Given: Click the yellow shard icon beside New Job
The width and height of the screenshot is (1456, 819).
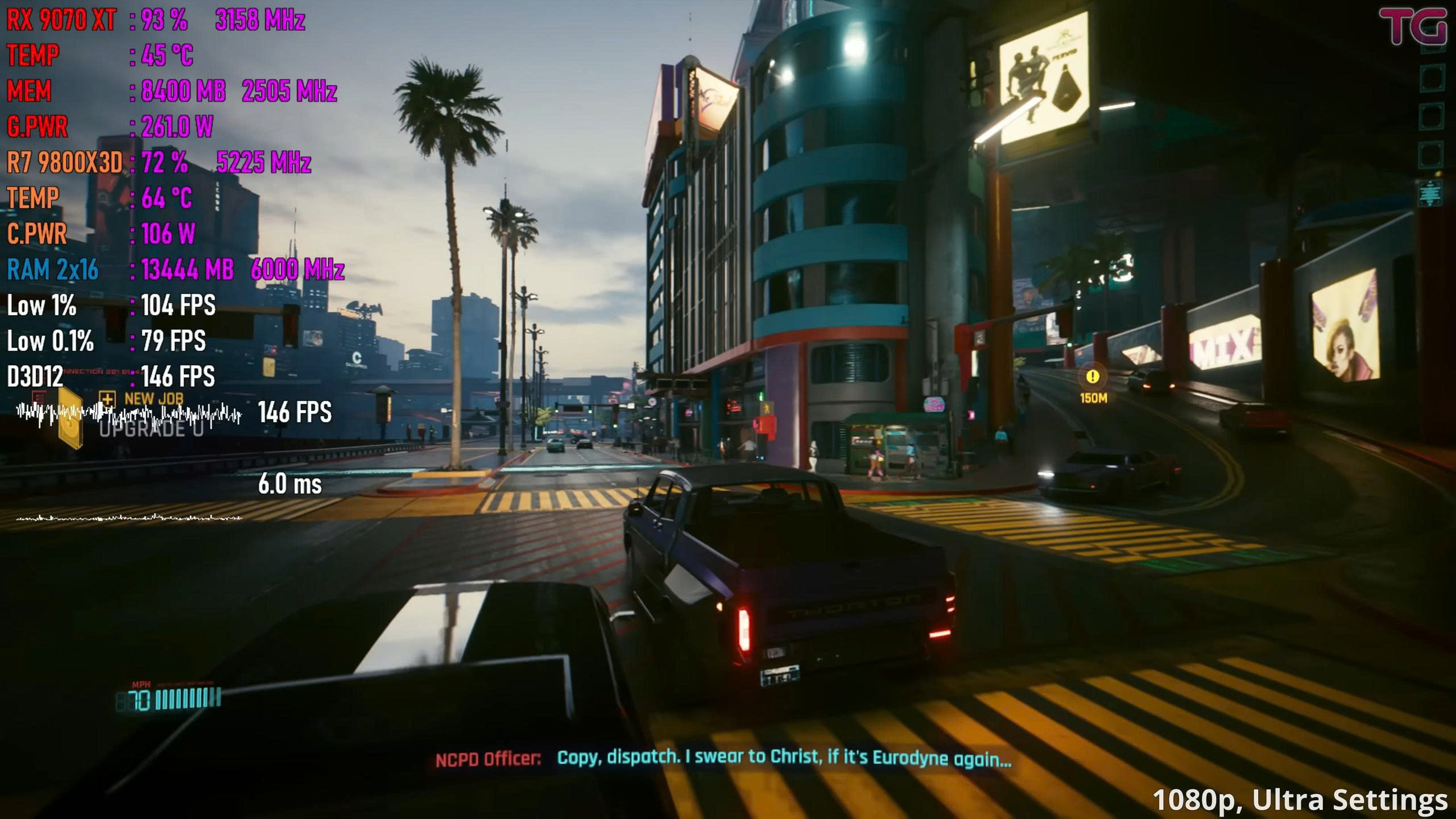Looking at the screenshot, I should click(70, 418).
